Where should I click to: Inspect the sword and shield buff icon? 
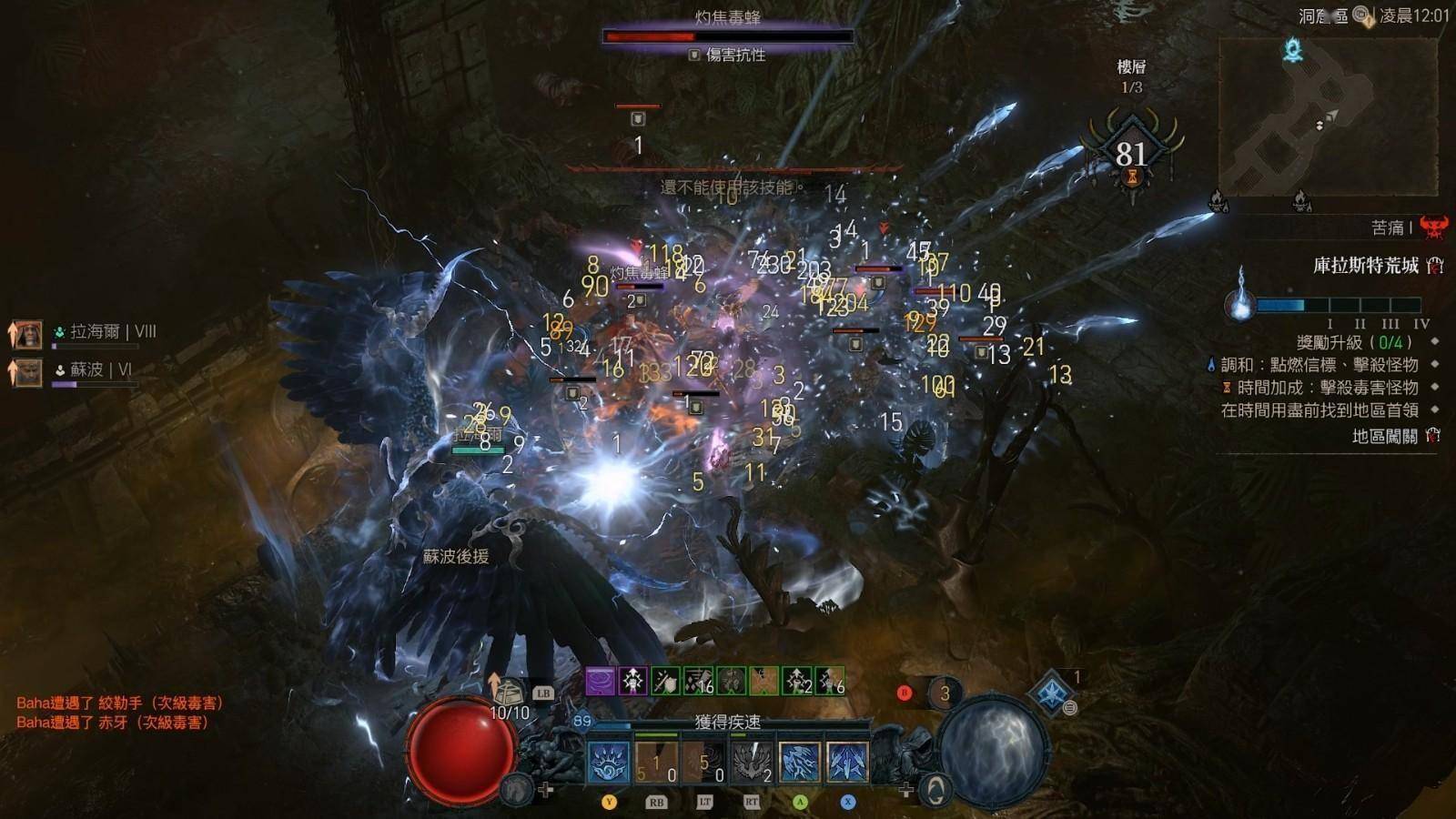tap(665, 681)
